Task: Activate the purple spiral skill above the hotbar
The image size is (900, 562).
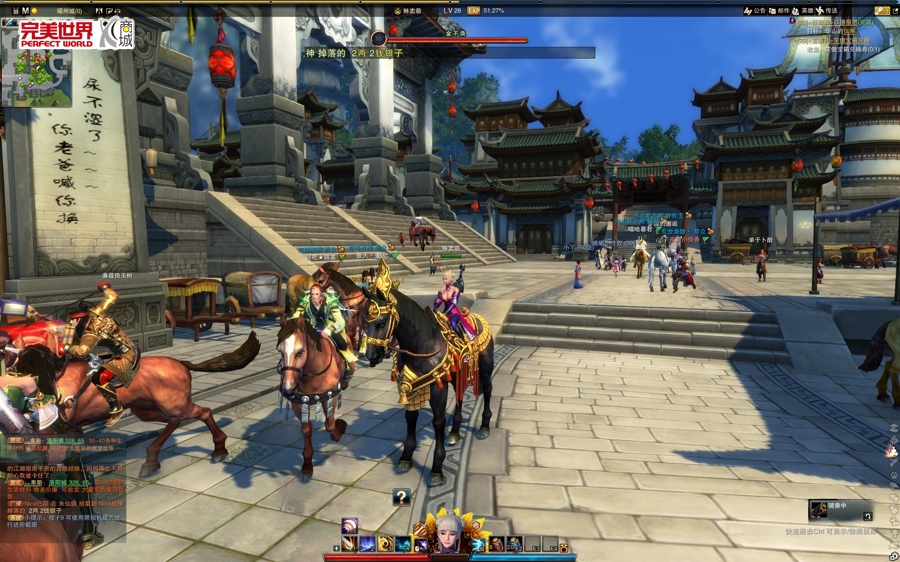Action: coord(349,526)
